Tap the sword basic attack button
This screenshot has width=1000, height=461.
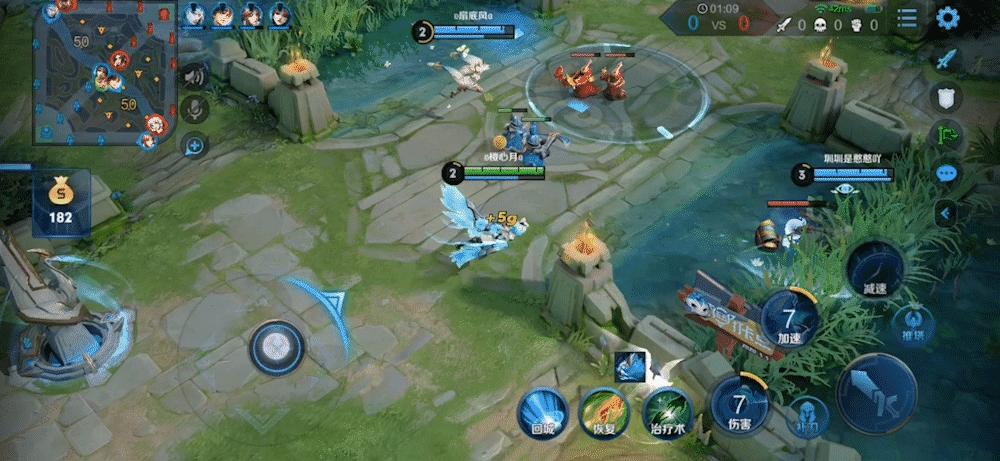point(876,393)
